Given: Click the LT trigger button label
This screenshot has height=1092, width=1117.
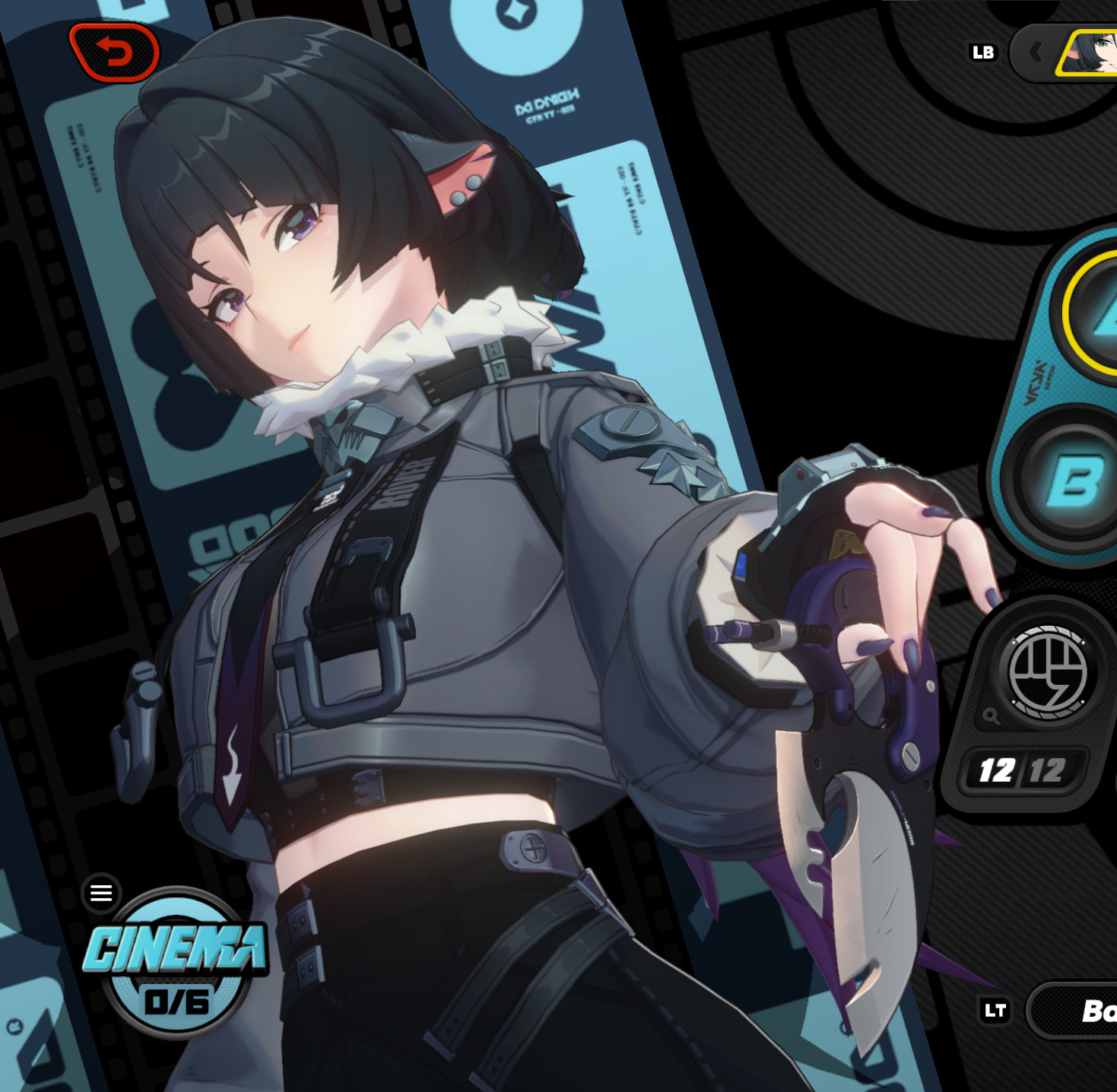Looking at the screenshot, I should (996, 1011).
